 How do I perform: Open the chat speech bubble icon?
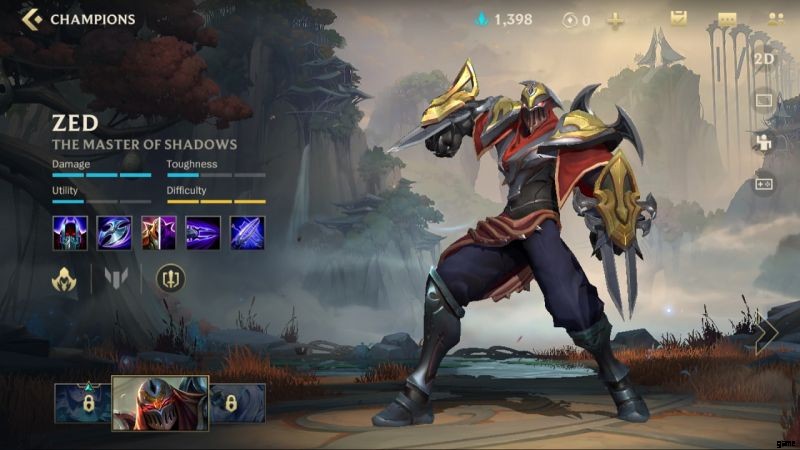[x=727, y=20]
